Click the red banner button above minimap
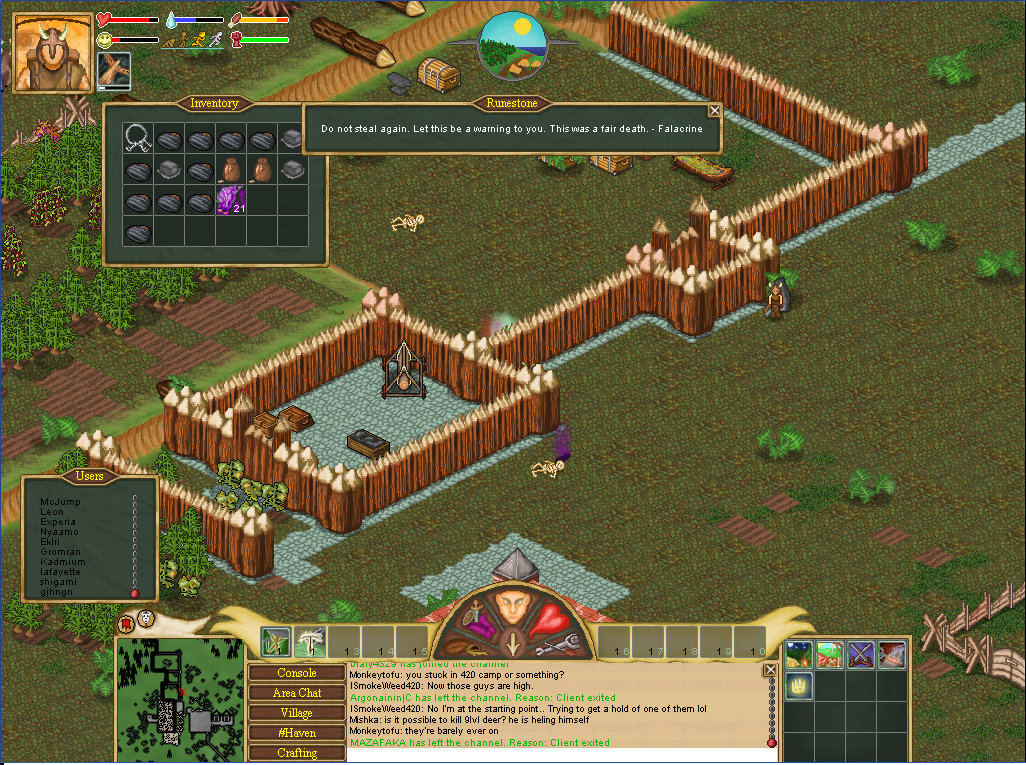1026x765 pixels. click(x=126, y=624)
